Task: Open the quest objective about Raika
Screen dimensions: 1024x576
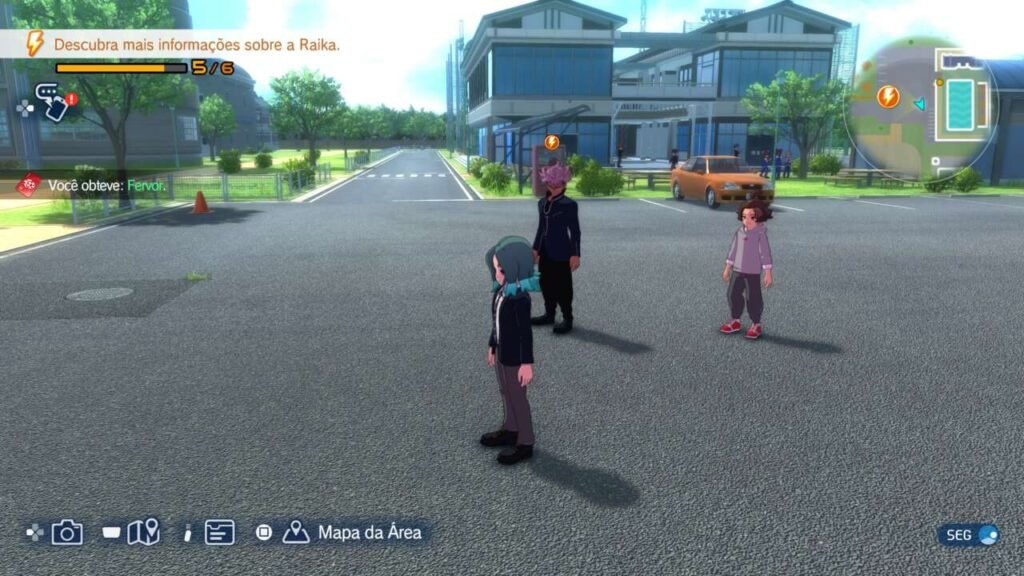Action: click(x=196, y=45)
